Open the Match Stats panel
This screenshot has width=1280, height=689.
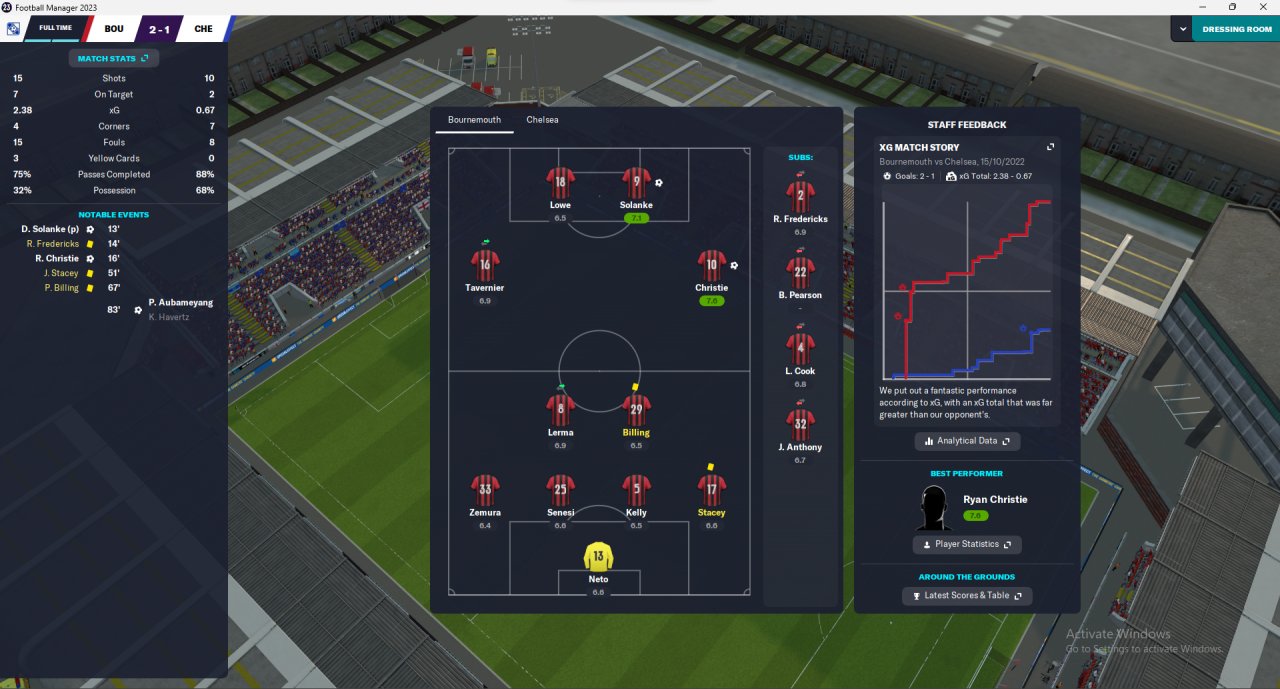(x=113, y=58)
